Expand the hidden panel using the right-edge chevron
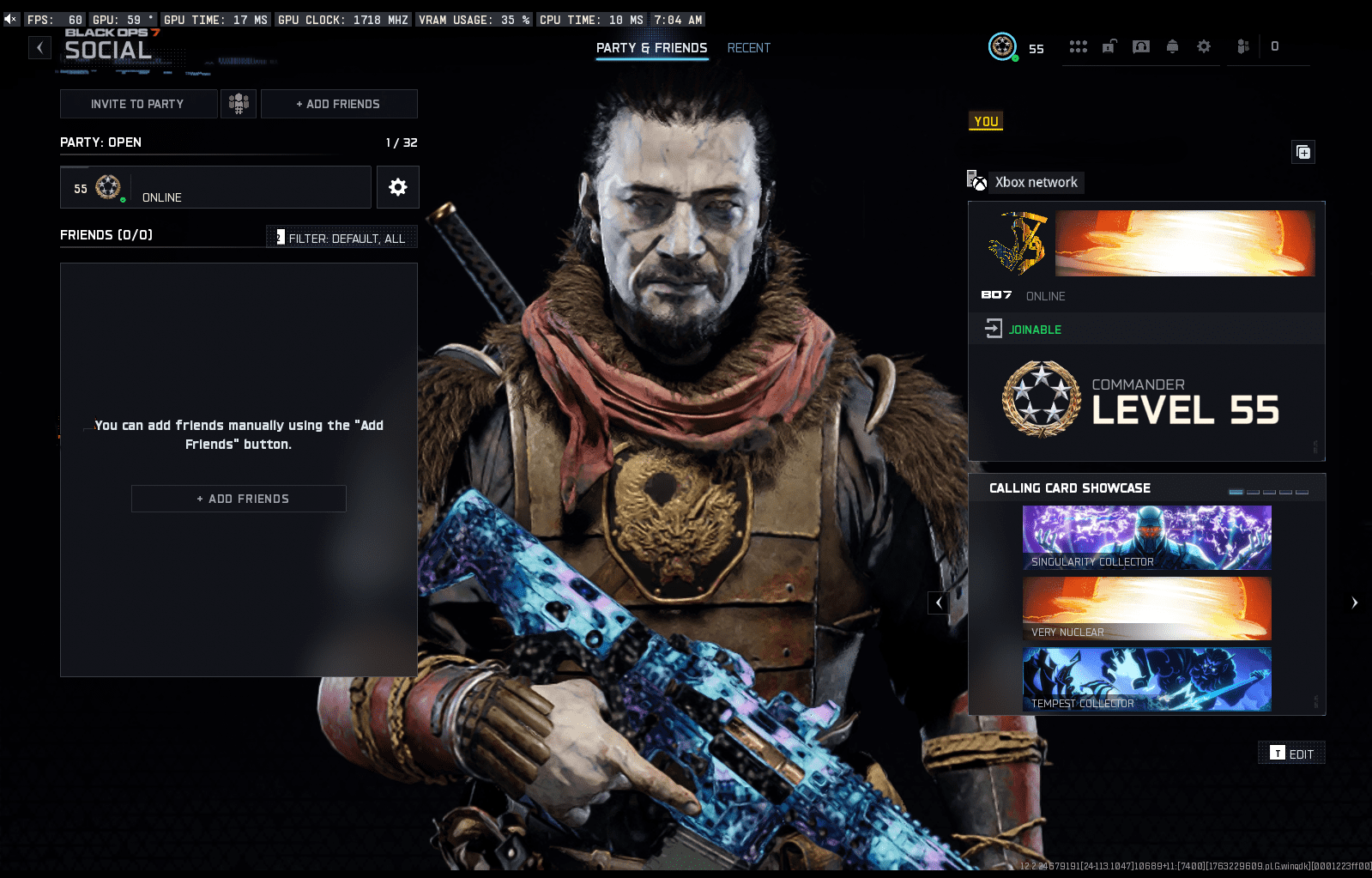 coord(1357,602)
